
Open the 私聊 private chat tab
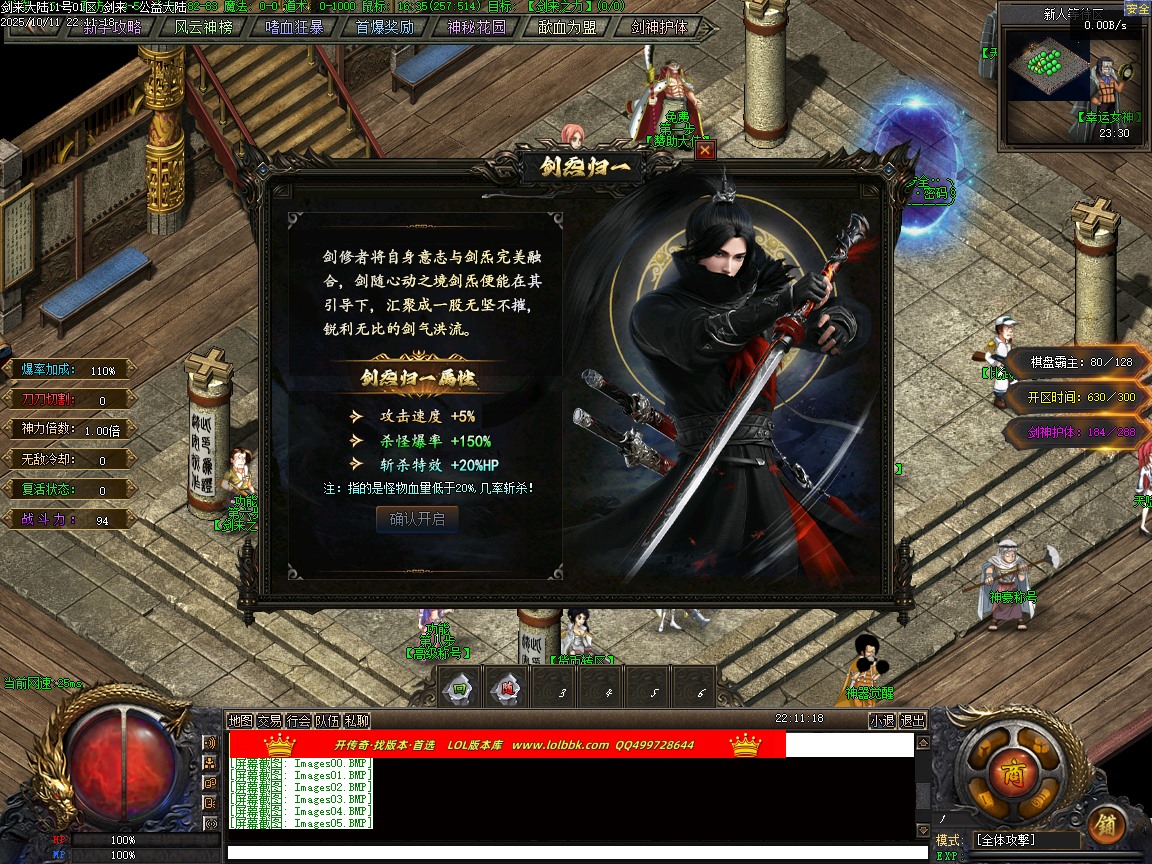(x=356, y=720)
